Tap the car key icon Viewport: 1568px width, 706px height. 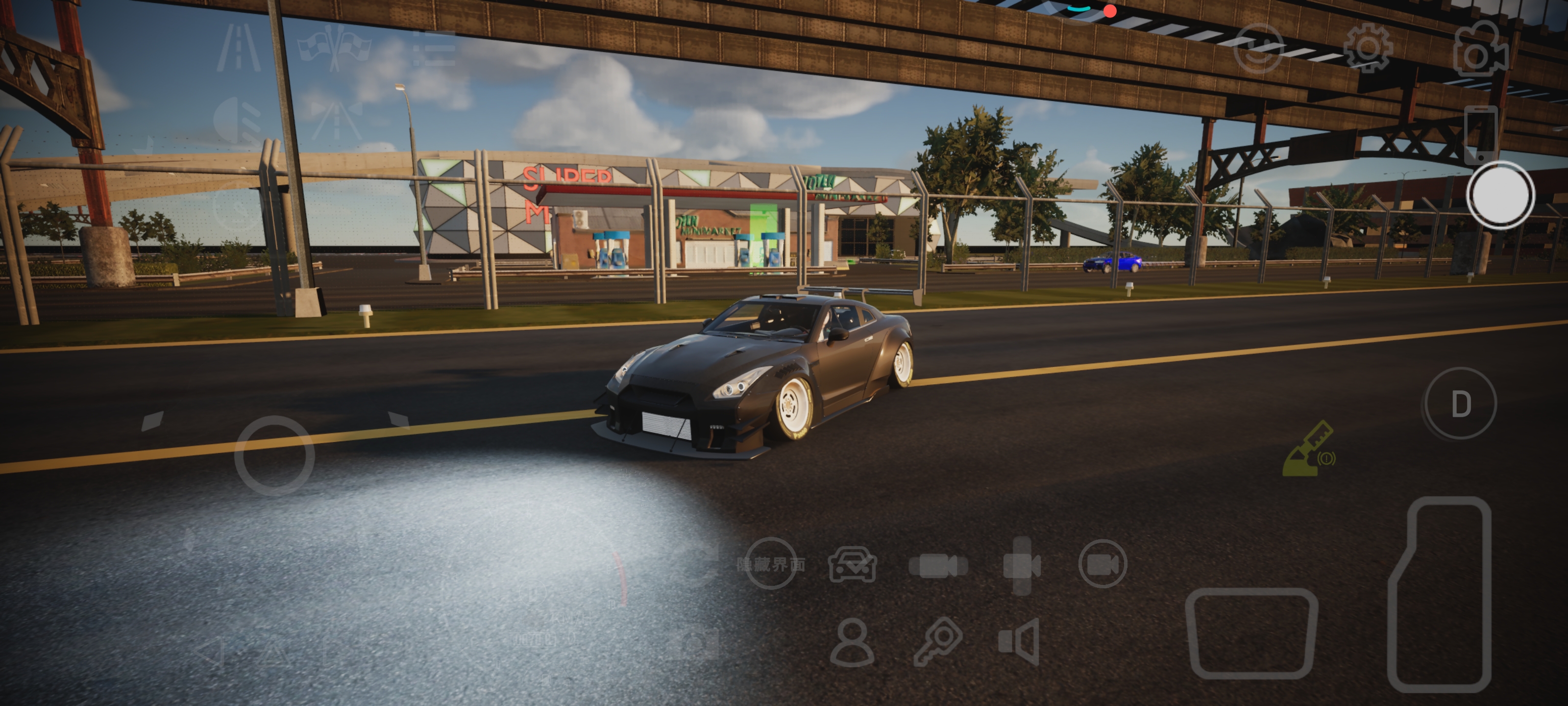pyautogui.click(x=937, y=641)
